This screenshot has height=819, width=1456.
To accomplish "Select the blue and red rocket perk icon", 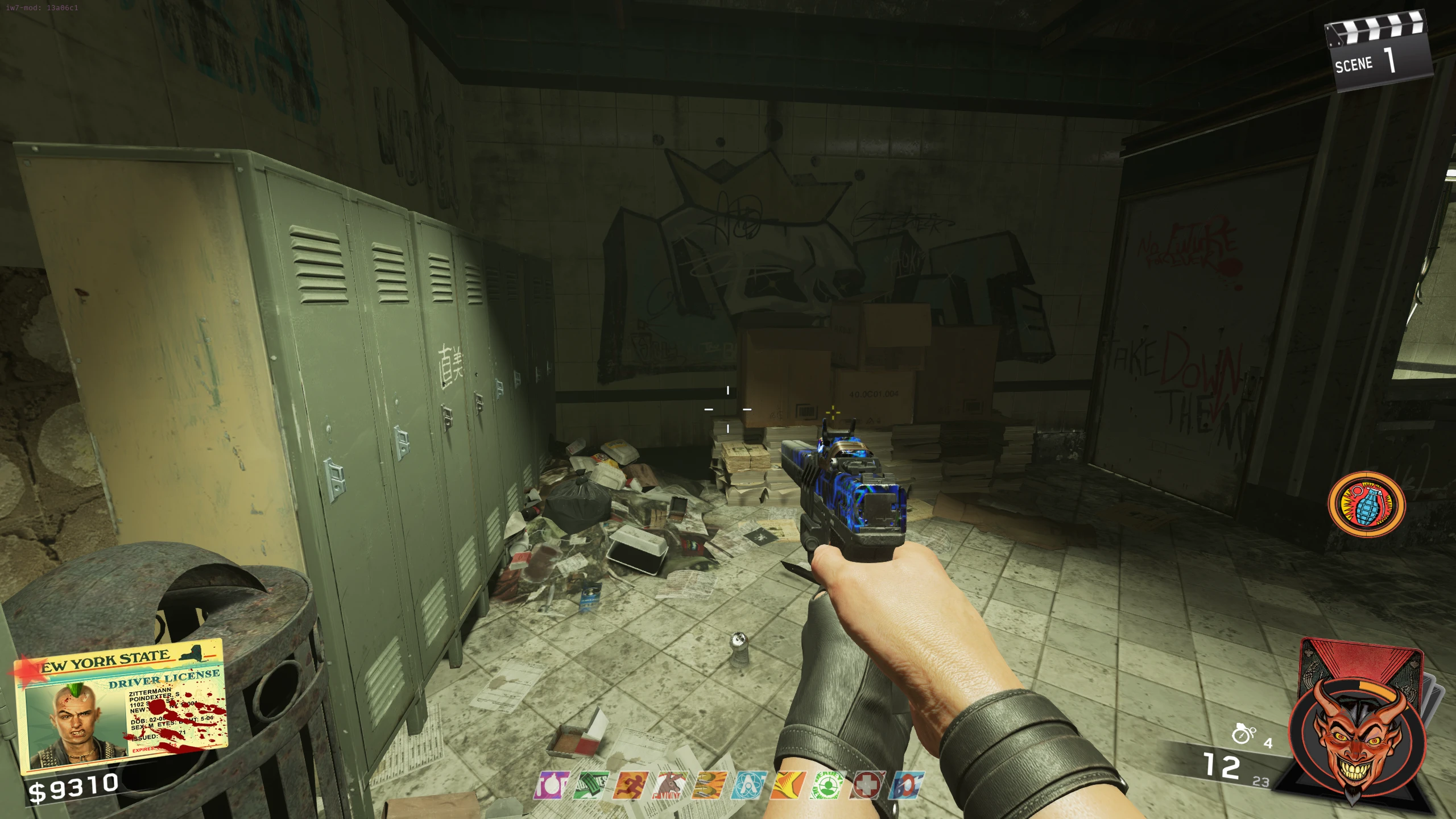I will [x=907, y=785].
